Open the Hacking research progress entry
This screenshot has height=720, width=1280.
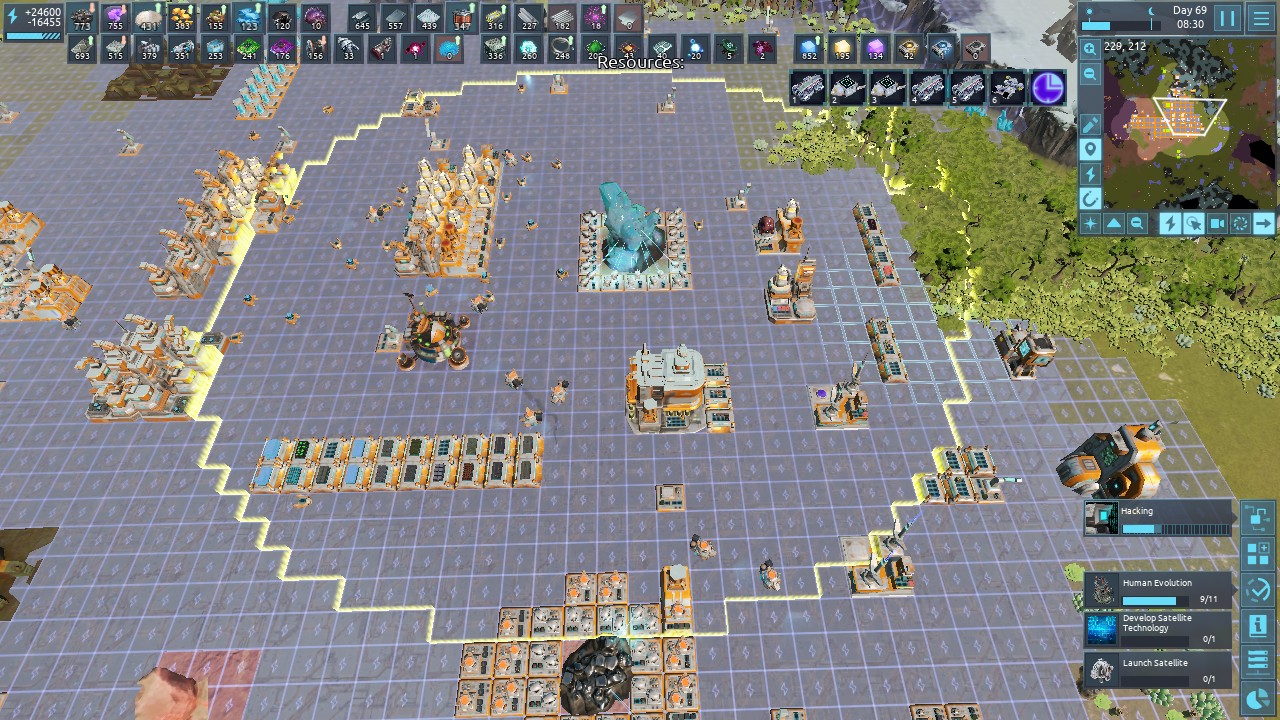(x=1158, y=518)
